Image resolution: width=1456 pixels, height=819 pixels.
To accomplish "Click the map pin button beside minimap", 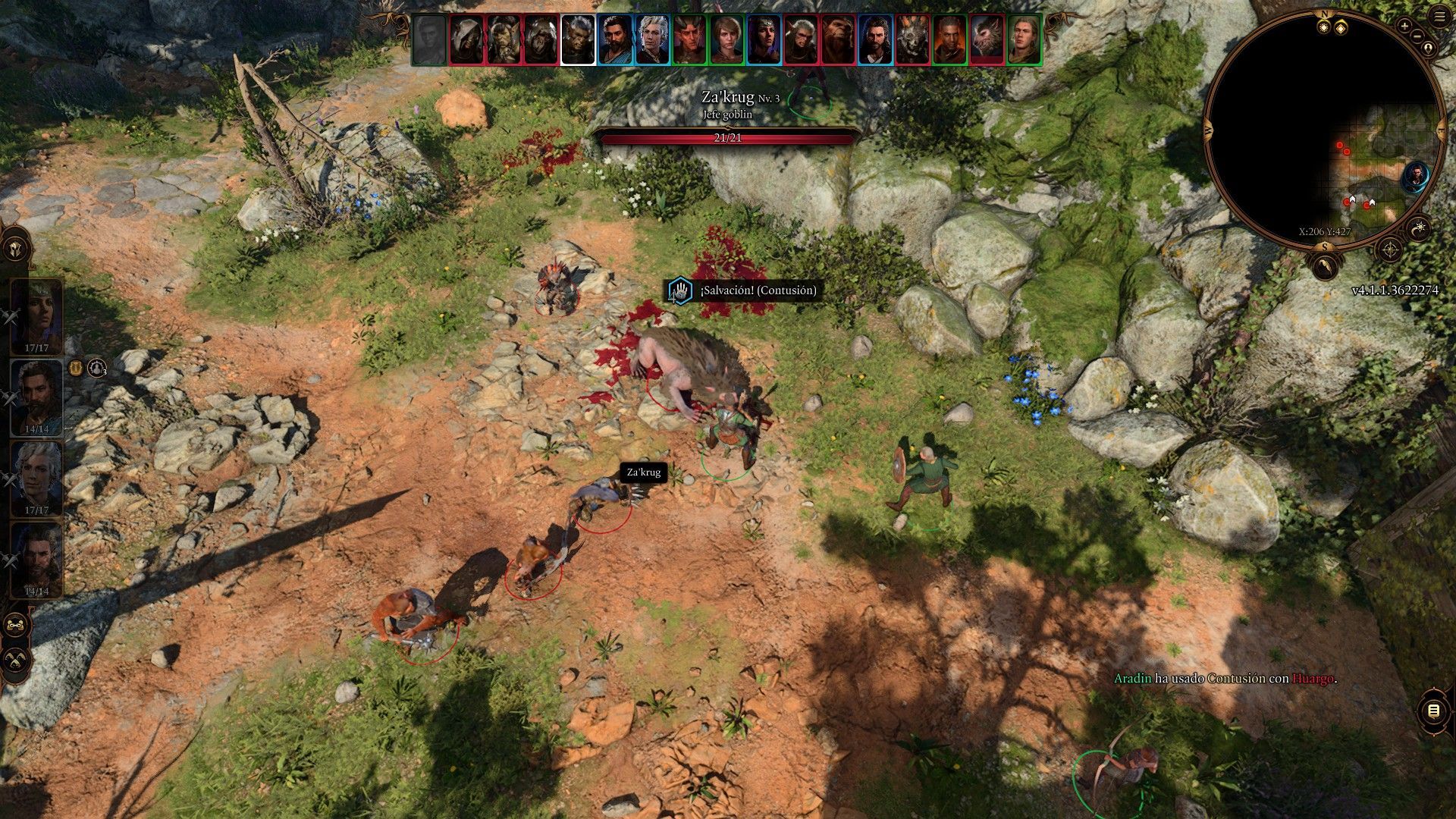I will 1429,49.
